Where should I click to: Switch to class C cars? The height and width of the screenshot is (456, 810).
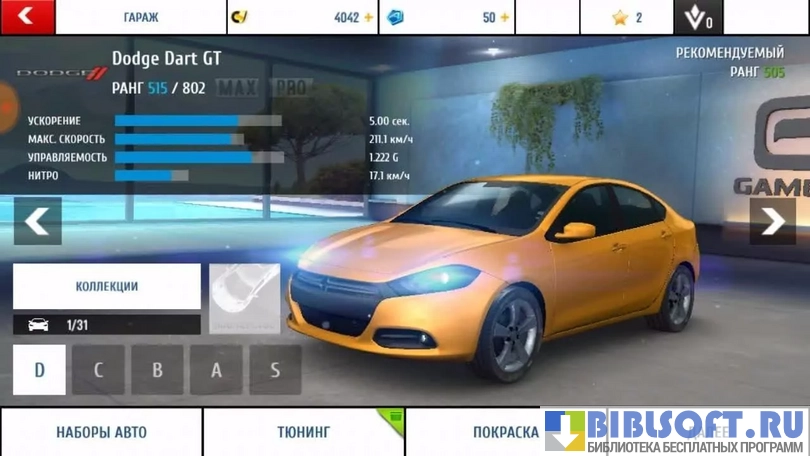coord(99,370)
